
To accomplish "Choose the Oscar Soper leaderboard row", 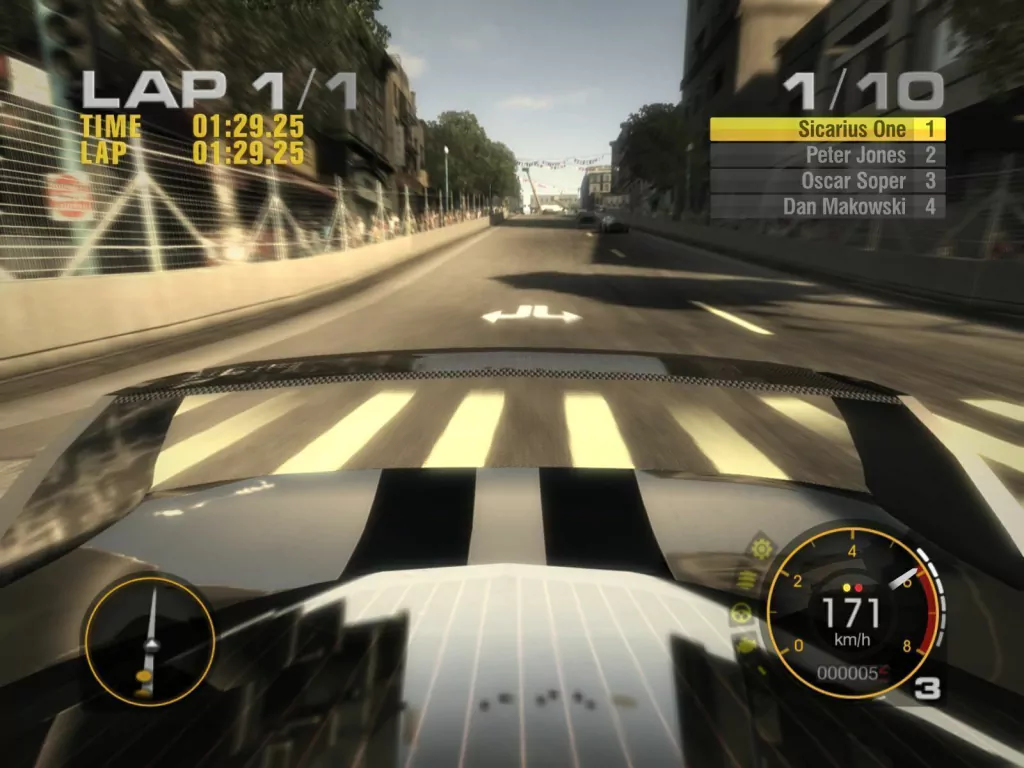I will [827, 181].
